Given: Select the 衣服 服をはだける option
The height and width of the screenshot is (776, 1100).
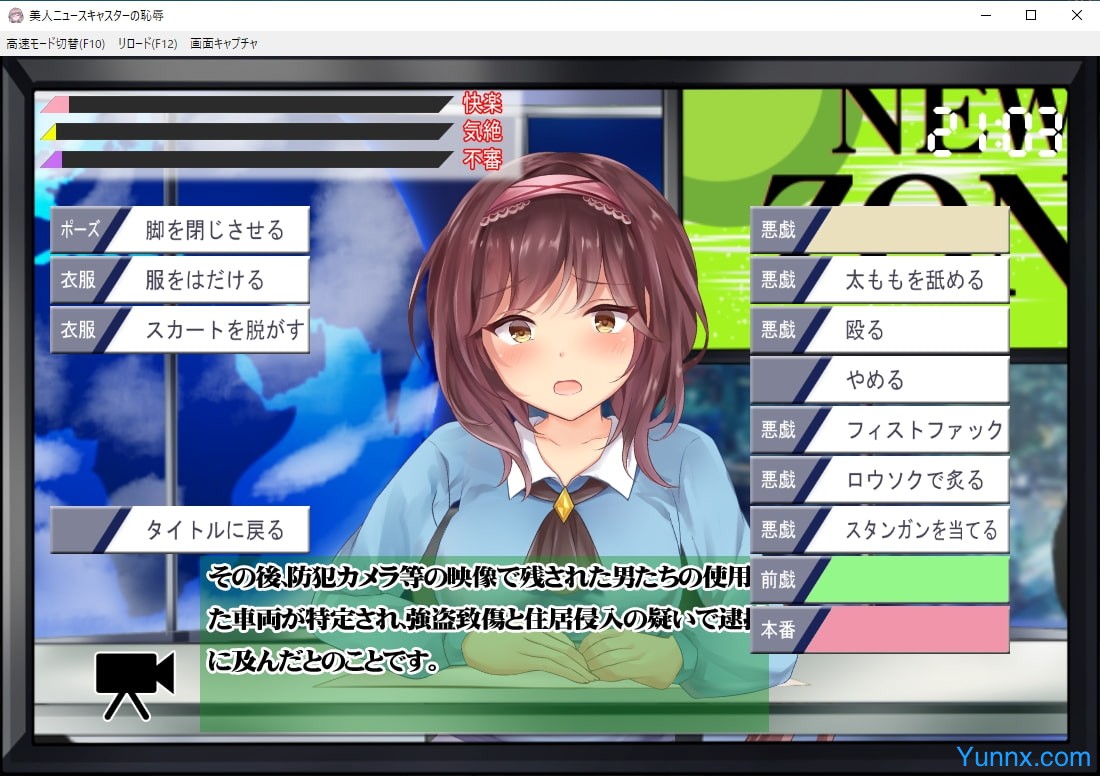Looking at the screenshot, I should pyautogui.click(x=180, y=280).
